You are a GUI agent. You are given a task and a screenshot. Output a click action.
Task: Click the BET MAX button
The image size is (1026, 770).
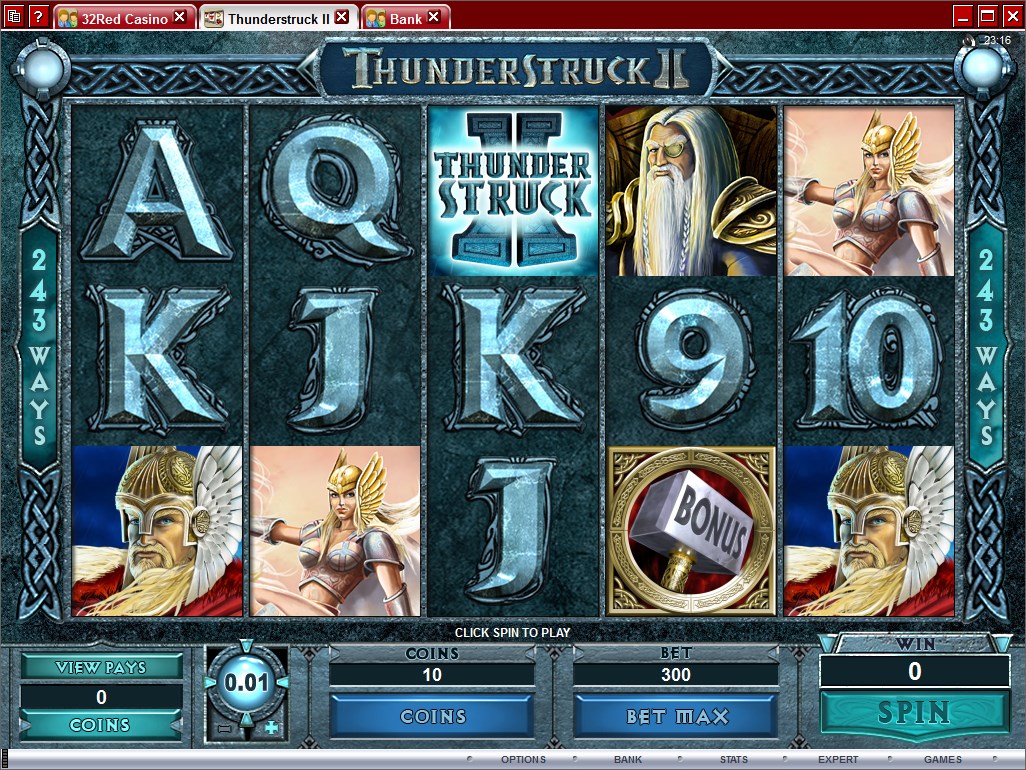(676, 717)
